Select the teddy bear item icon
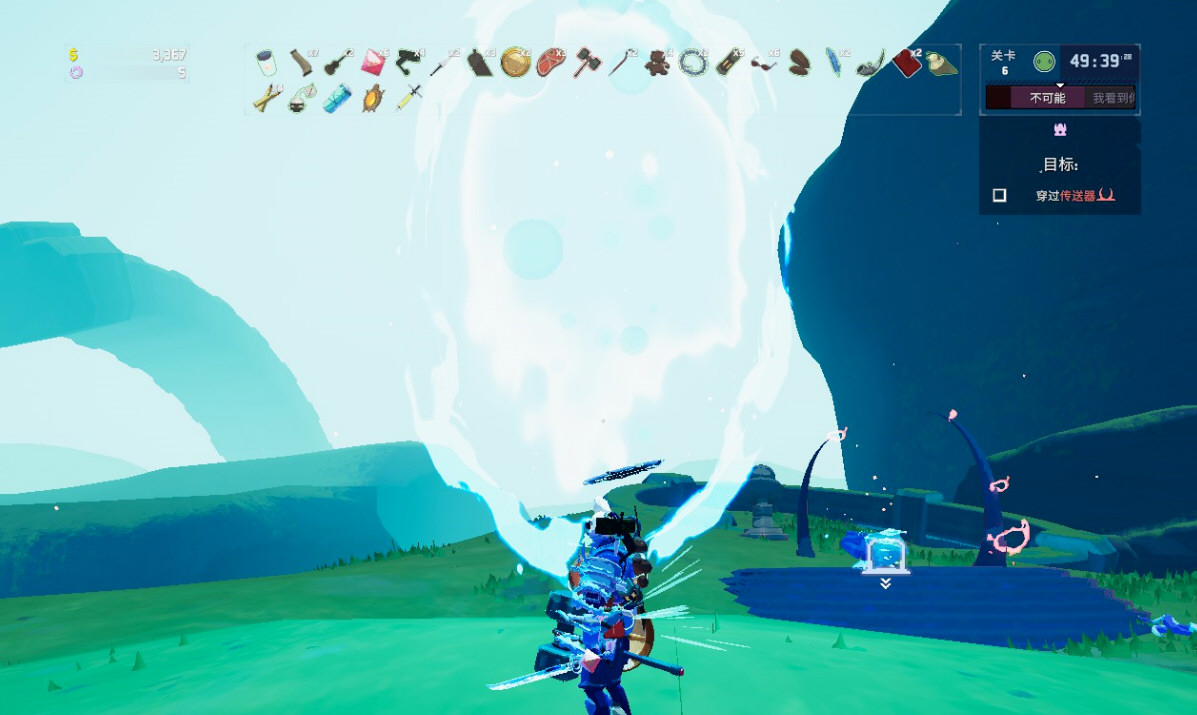Image resolution: width=1197 pixels, height=715 pixels. [657, 63]
